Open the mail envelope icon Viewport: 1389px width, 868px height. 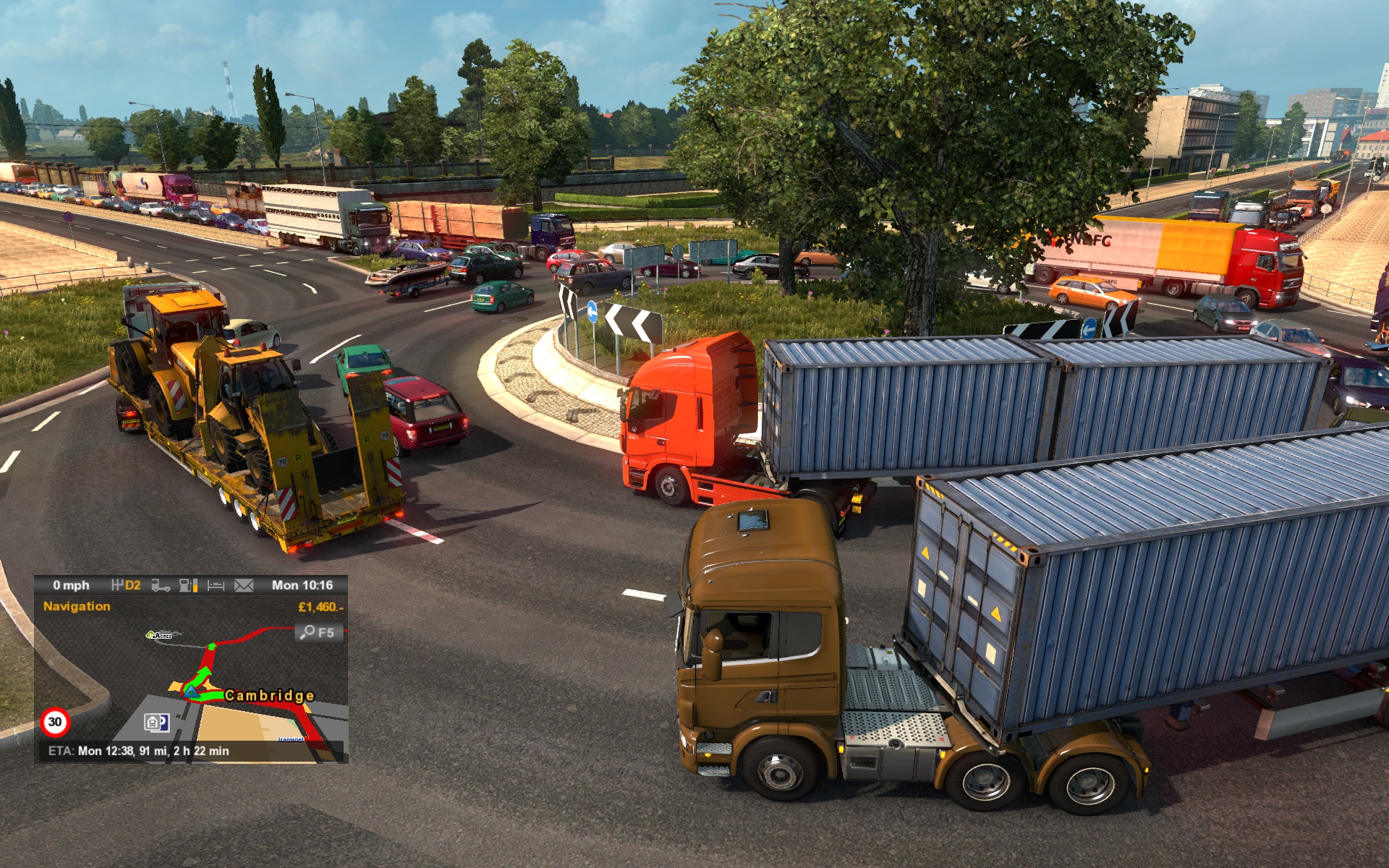point(244,585)
